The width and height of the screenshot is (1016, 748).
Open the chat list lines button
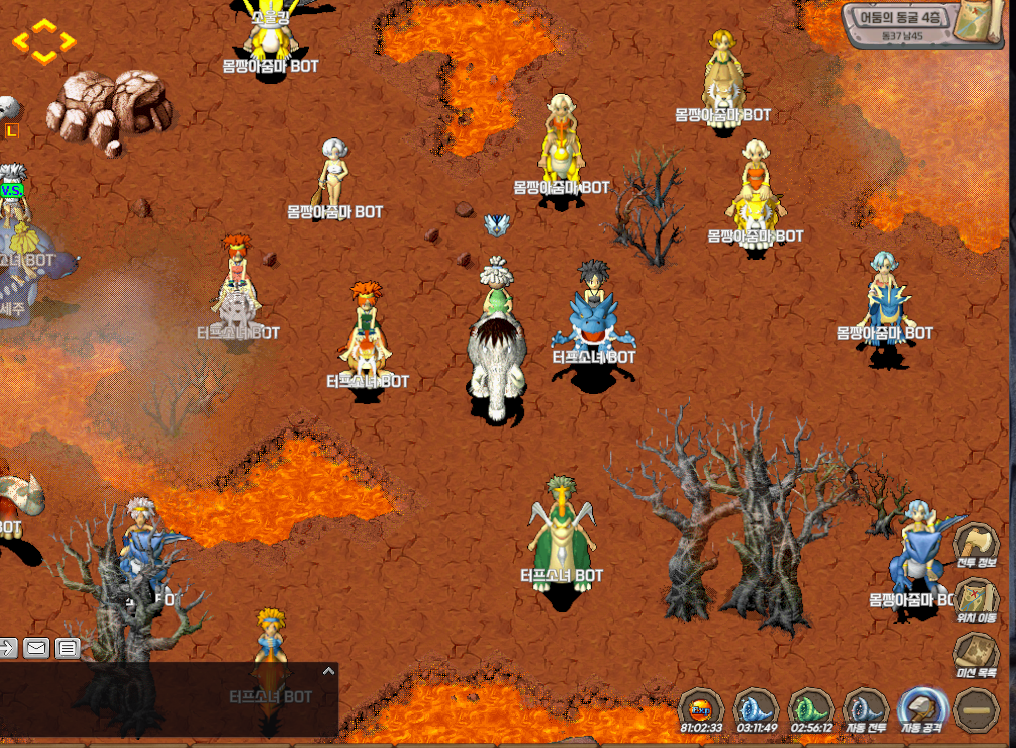[67, 648]
